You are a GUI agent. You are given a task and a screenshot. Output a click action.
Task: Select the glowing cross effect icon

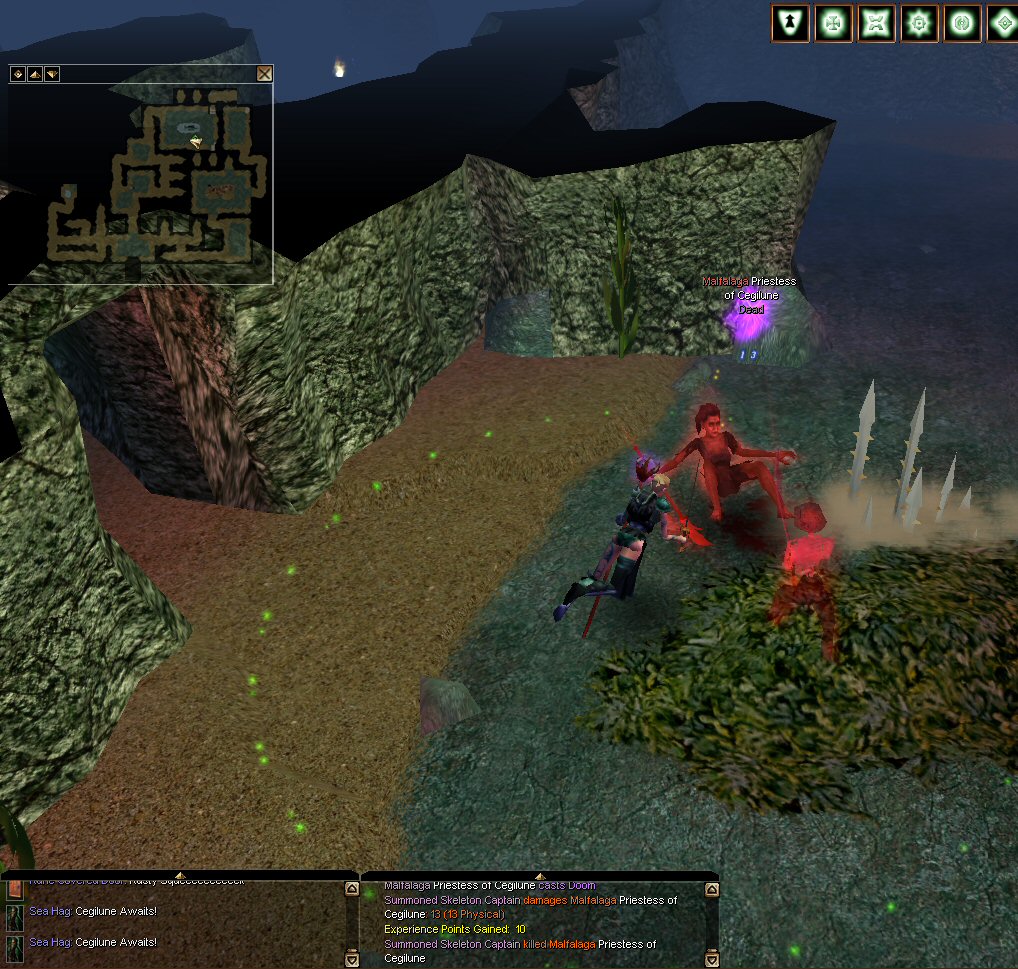coord(833,23)
